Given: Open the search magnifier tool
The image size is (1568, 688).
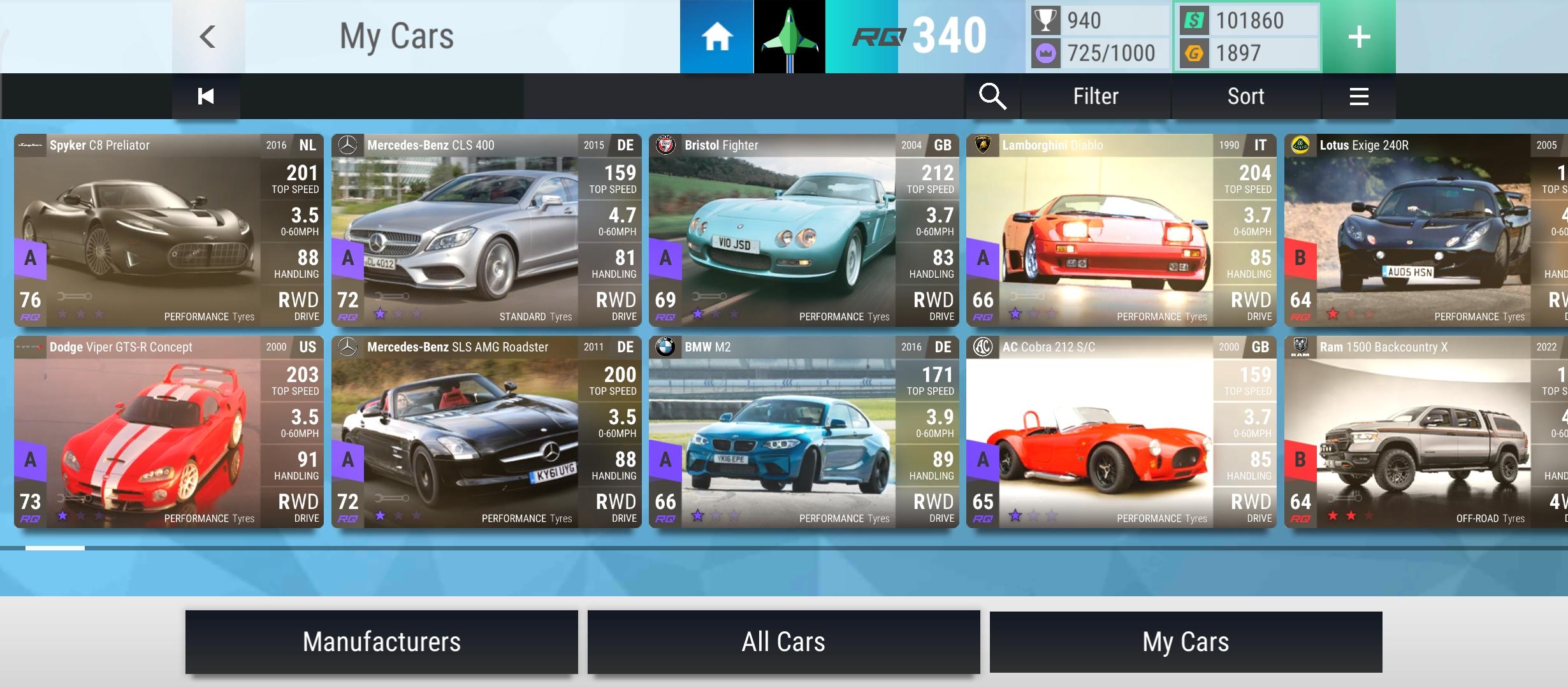Looking at the screenshot, I should point(992,96).
